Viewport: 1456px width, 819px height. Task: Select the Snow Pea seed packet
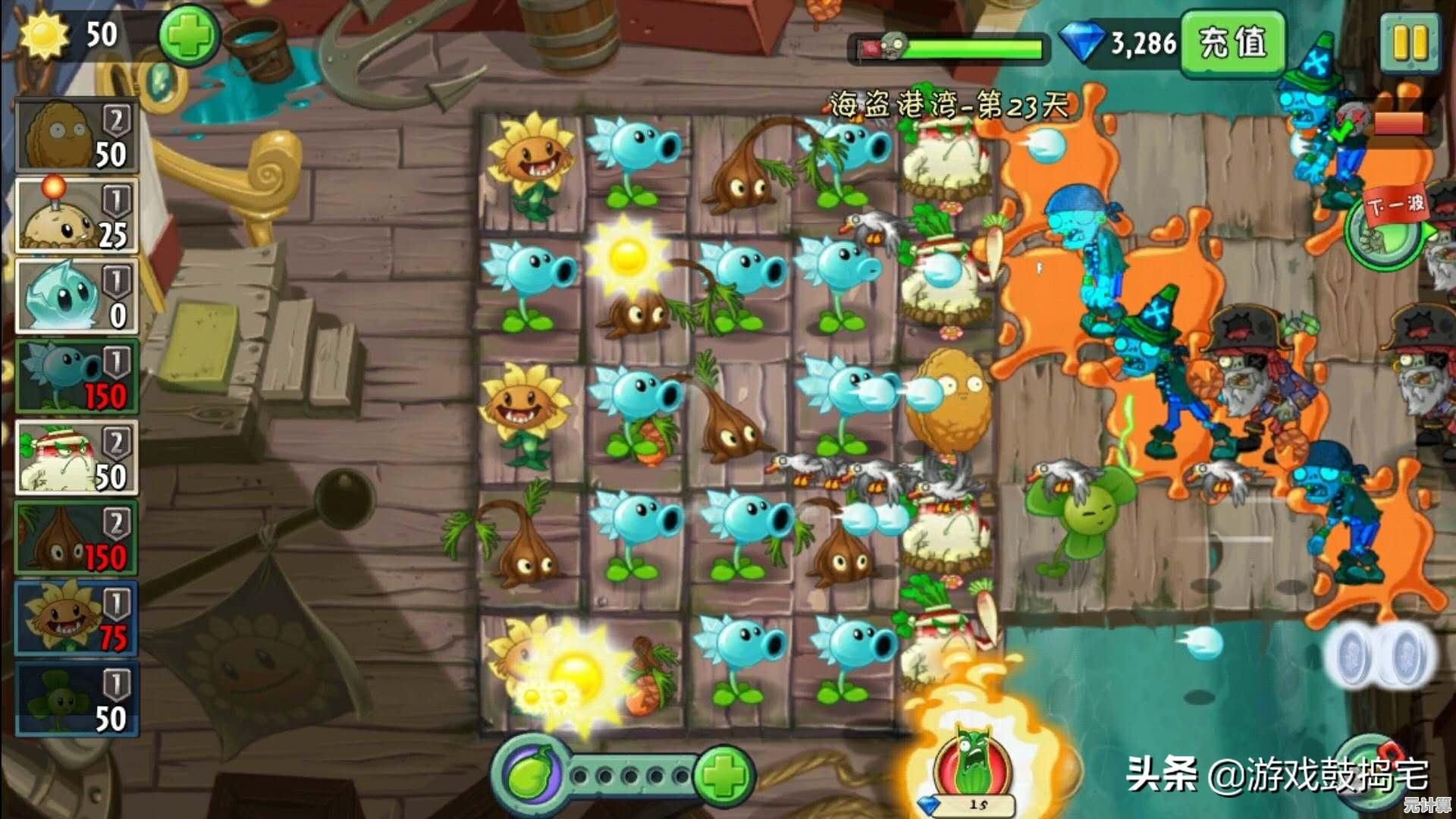point(77,377)
